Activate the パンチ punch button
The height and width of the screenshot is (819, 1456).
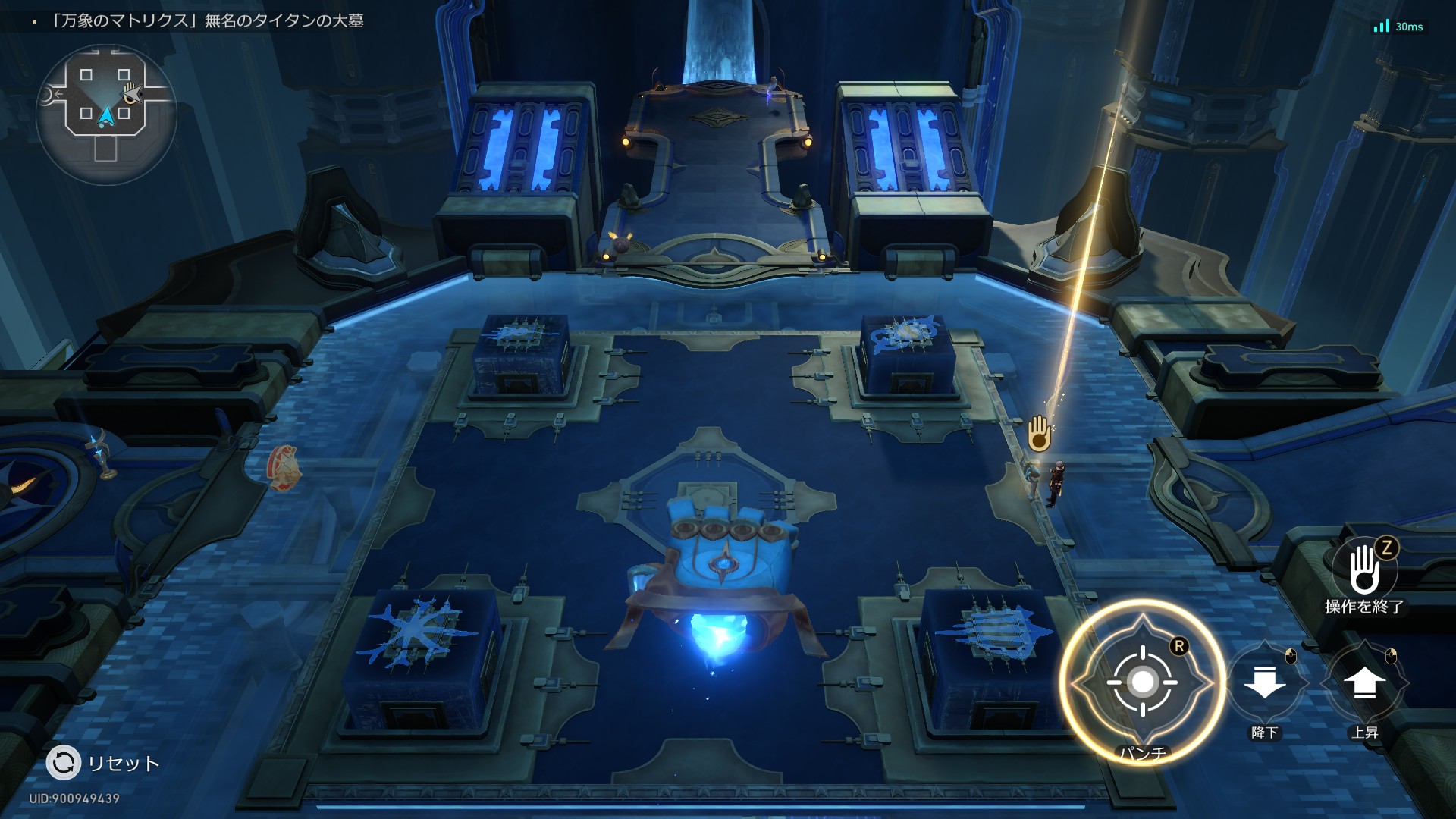click(x=1142, y=682)
